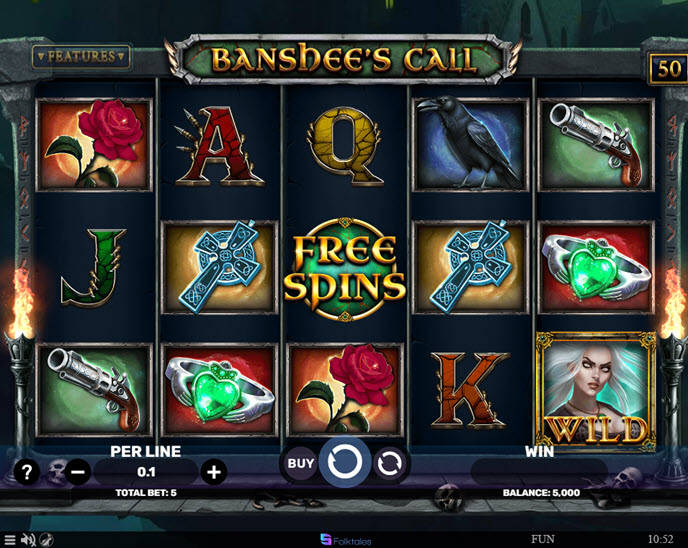This screenshot has width=688, height=548.
Task: Open the Features dropdown
Action: (82, 56)
